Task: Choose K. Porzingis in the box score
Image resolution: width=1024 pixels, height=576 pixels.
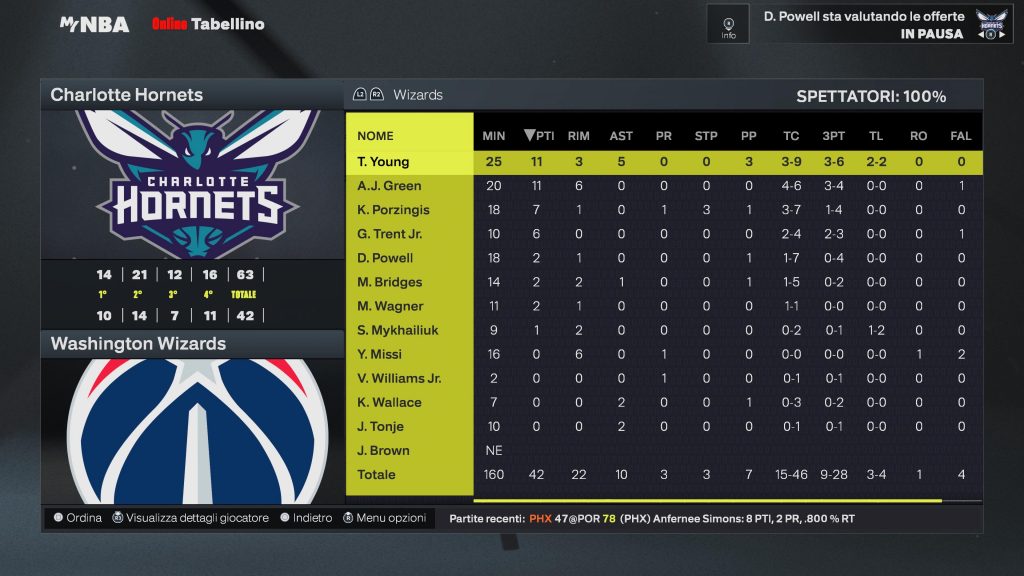Action: (395, 210)
